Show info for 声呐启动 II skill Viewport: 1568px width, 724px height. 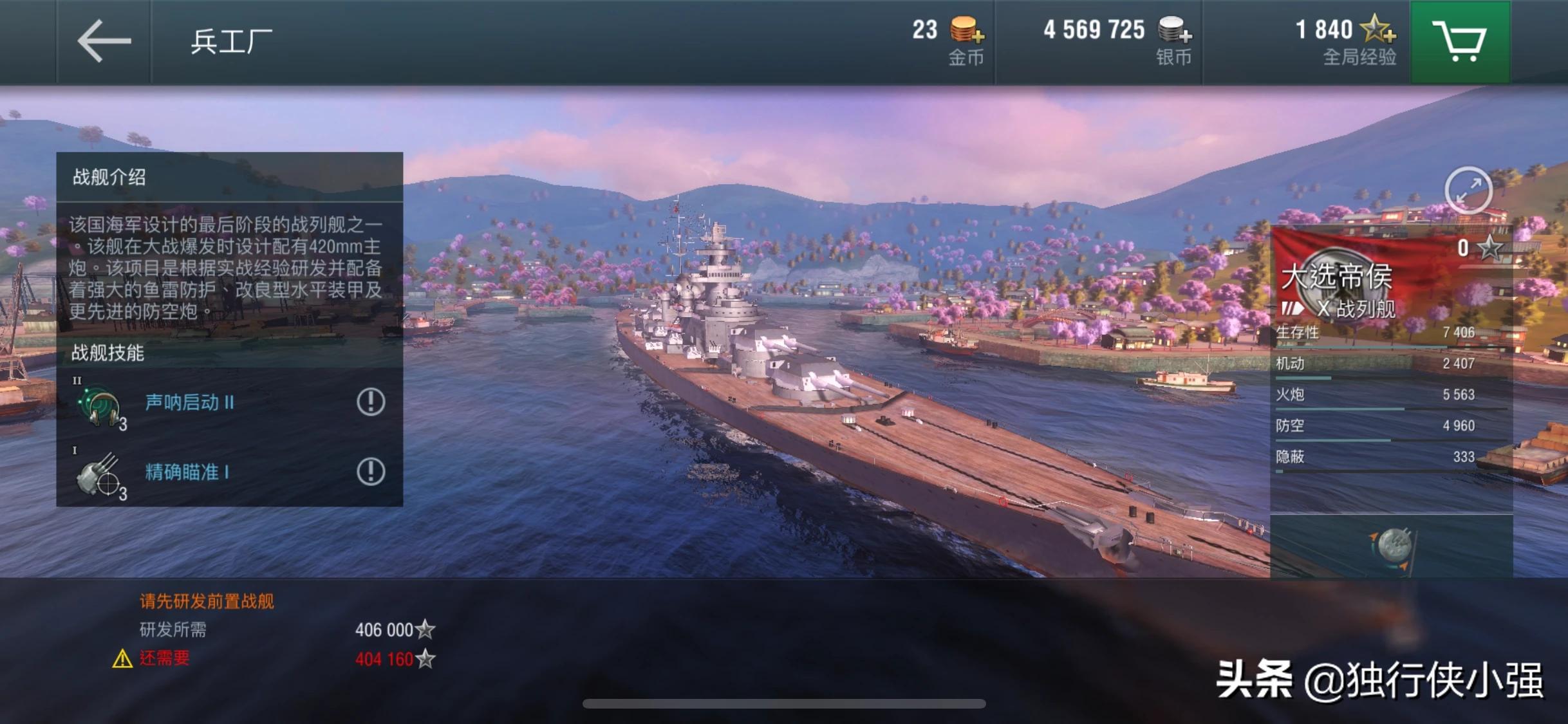[x=371, y=402]
